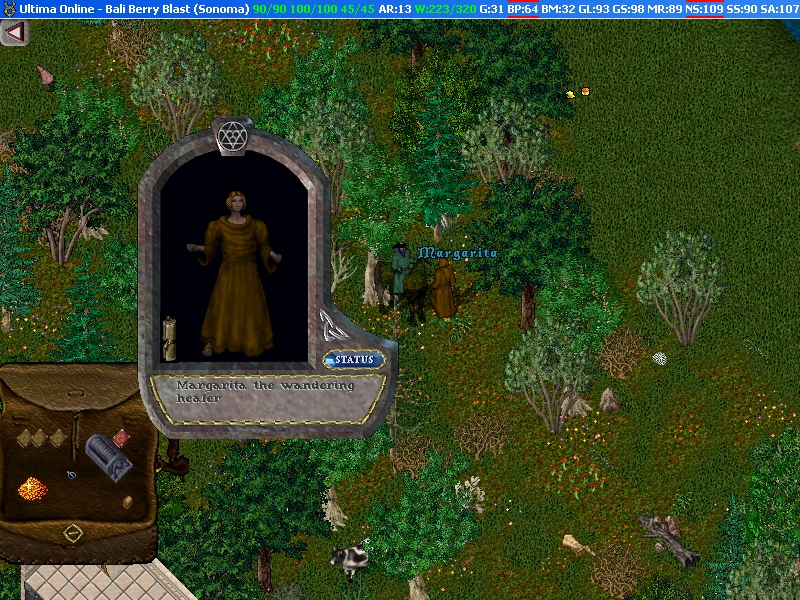Click the hexagram emblem atop the paperdoll
The height and width of the screenshot is (600, 800).
[232, 133]
